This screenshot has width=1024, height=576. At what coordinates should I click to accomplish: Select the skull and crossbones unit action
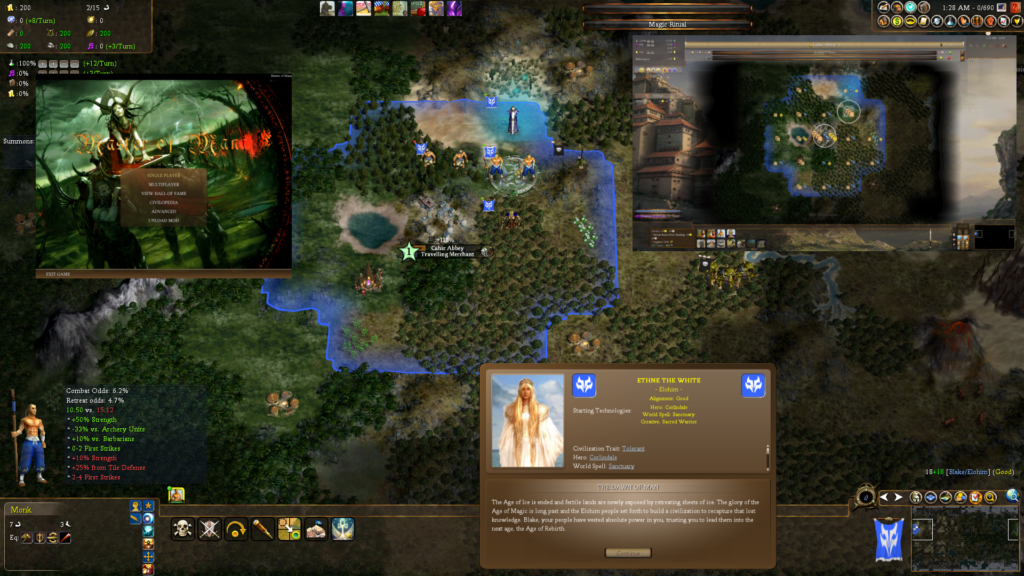click(x=182, y=529)
